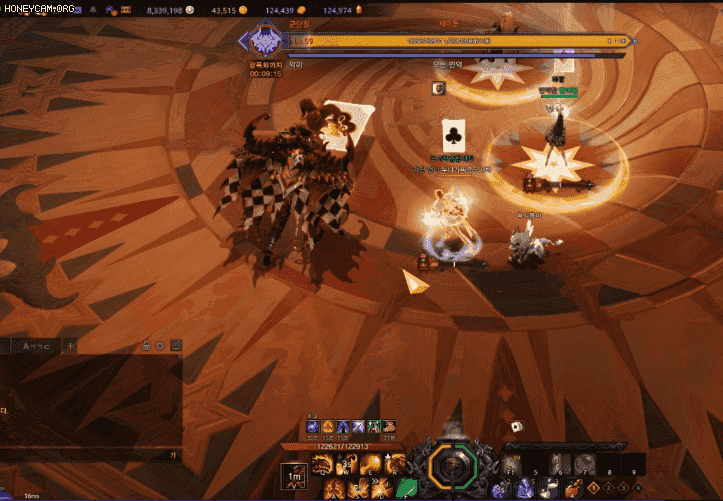Click the HONEYCAM.ORG watermark
Screen dimensions: 723x501
coord(37,9)
